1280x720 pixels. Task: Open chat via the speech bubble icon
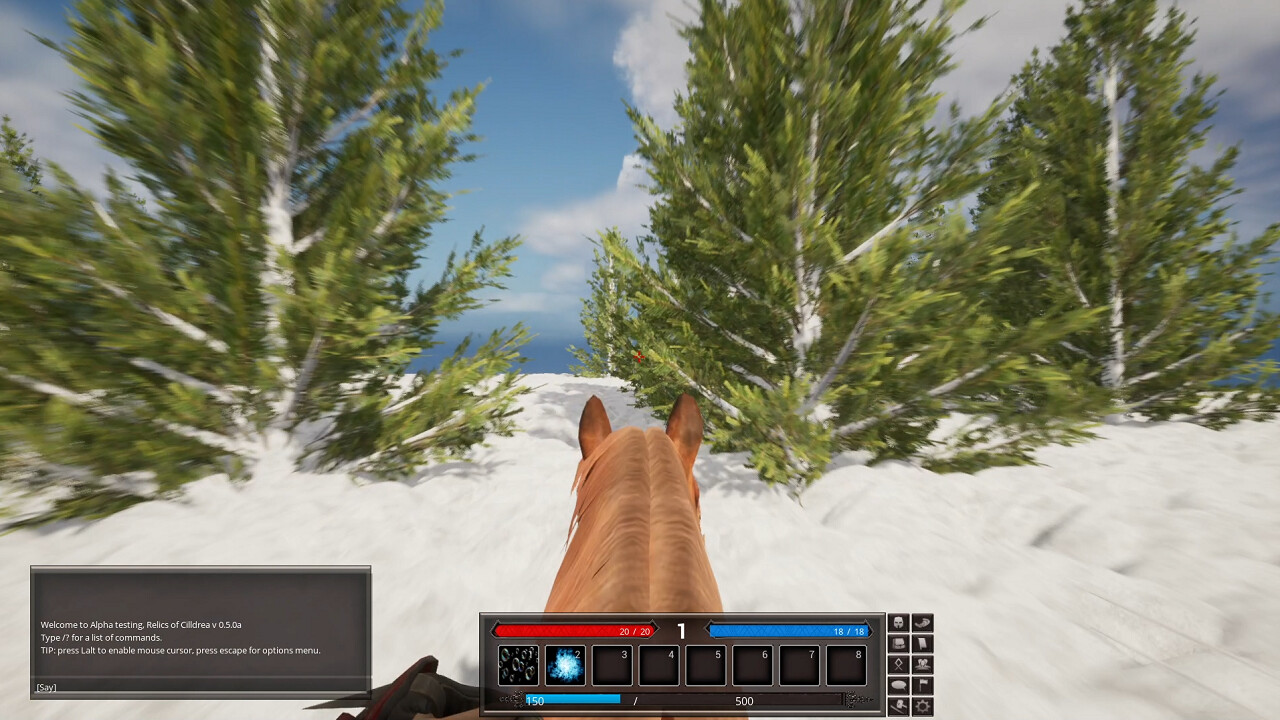click(x=898, y=685)
